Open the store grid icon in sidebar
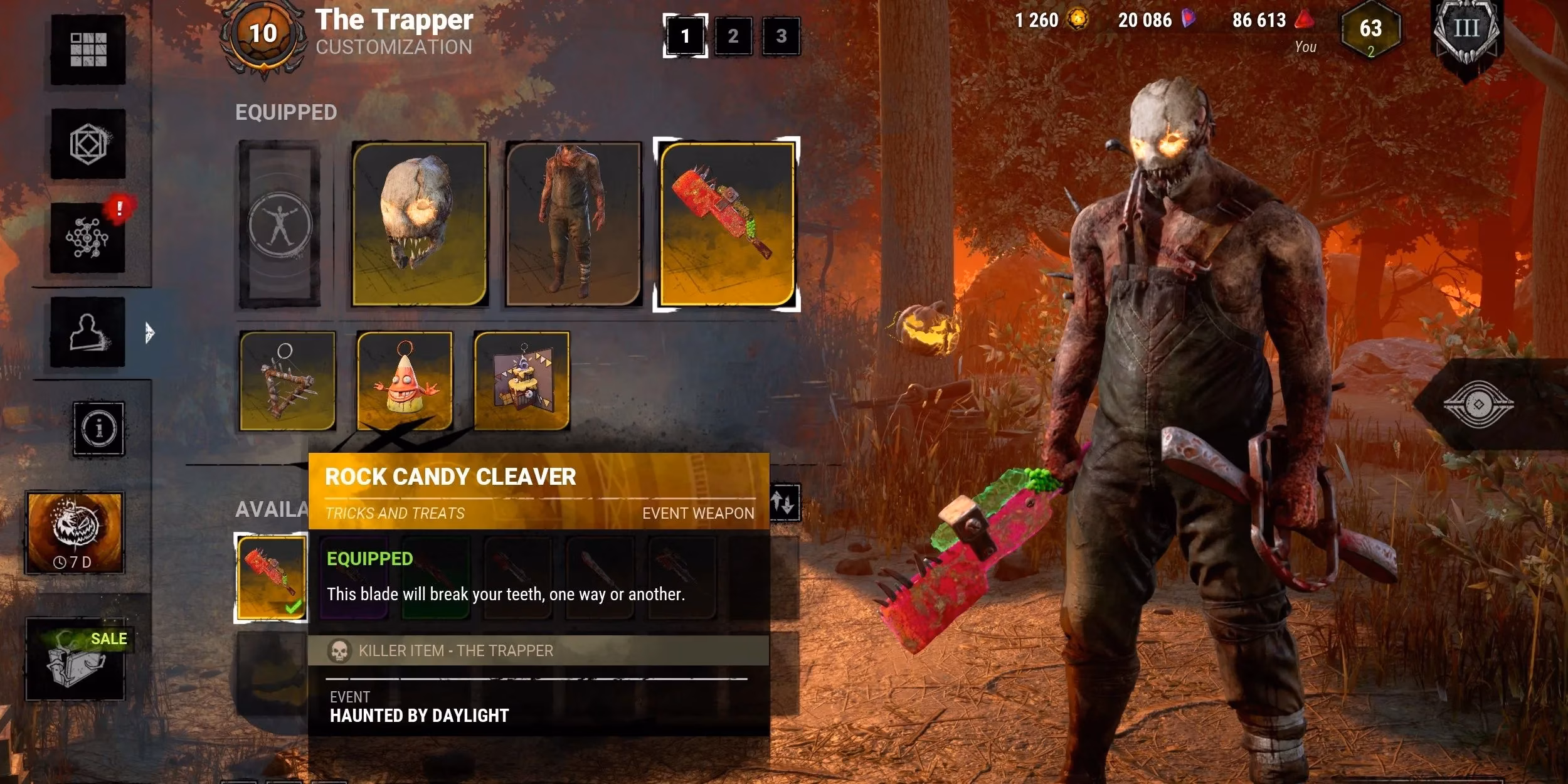 point(88,50)
